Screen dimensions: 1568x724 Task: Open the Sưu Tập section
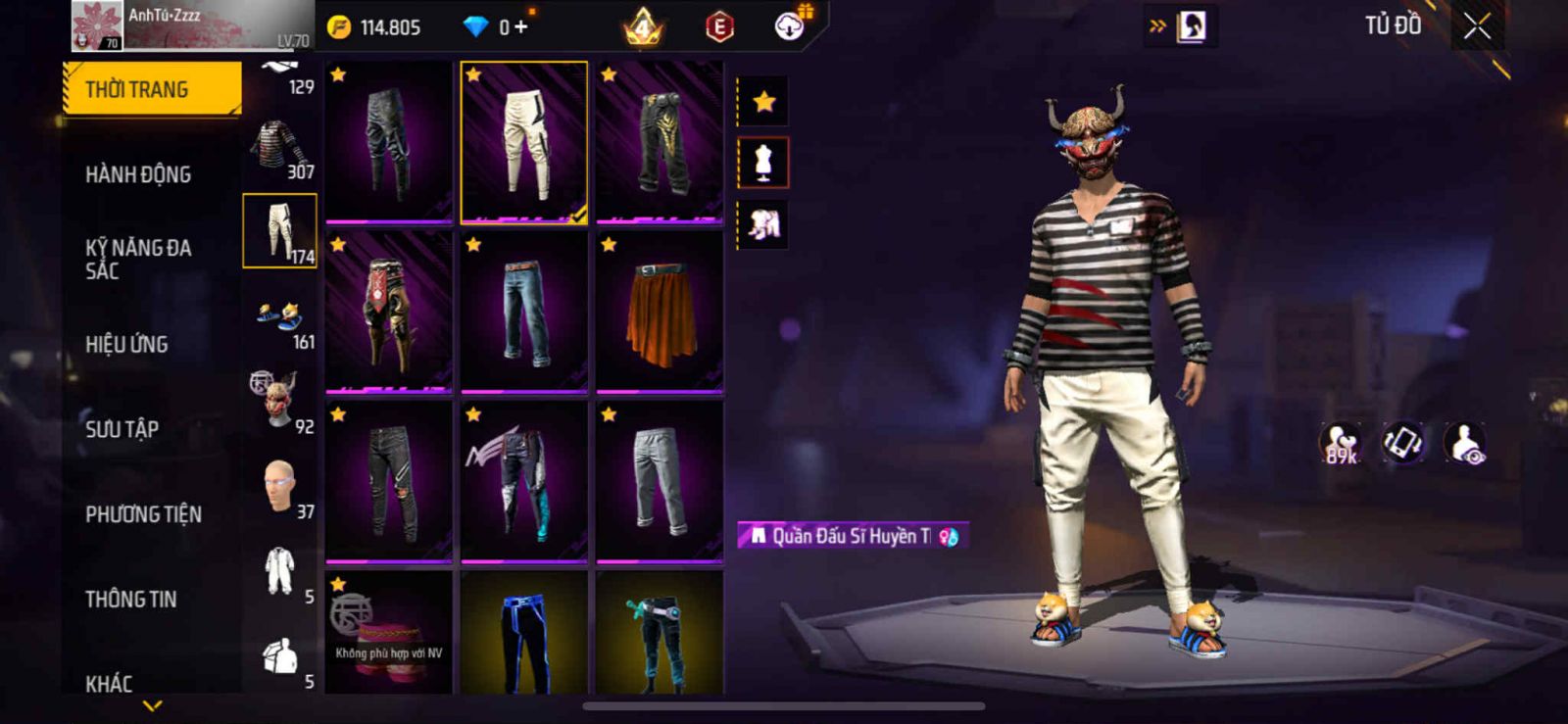point(122,429)
